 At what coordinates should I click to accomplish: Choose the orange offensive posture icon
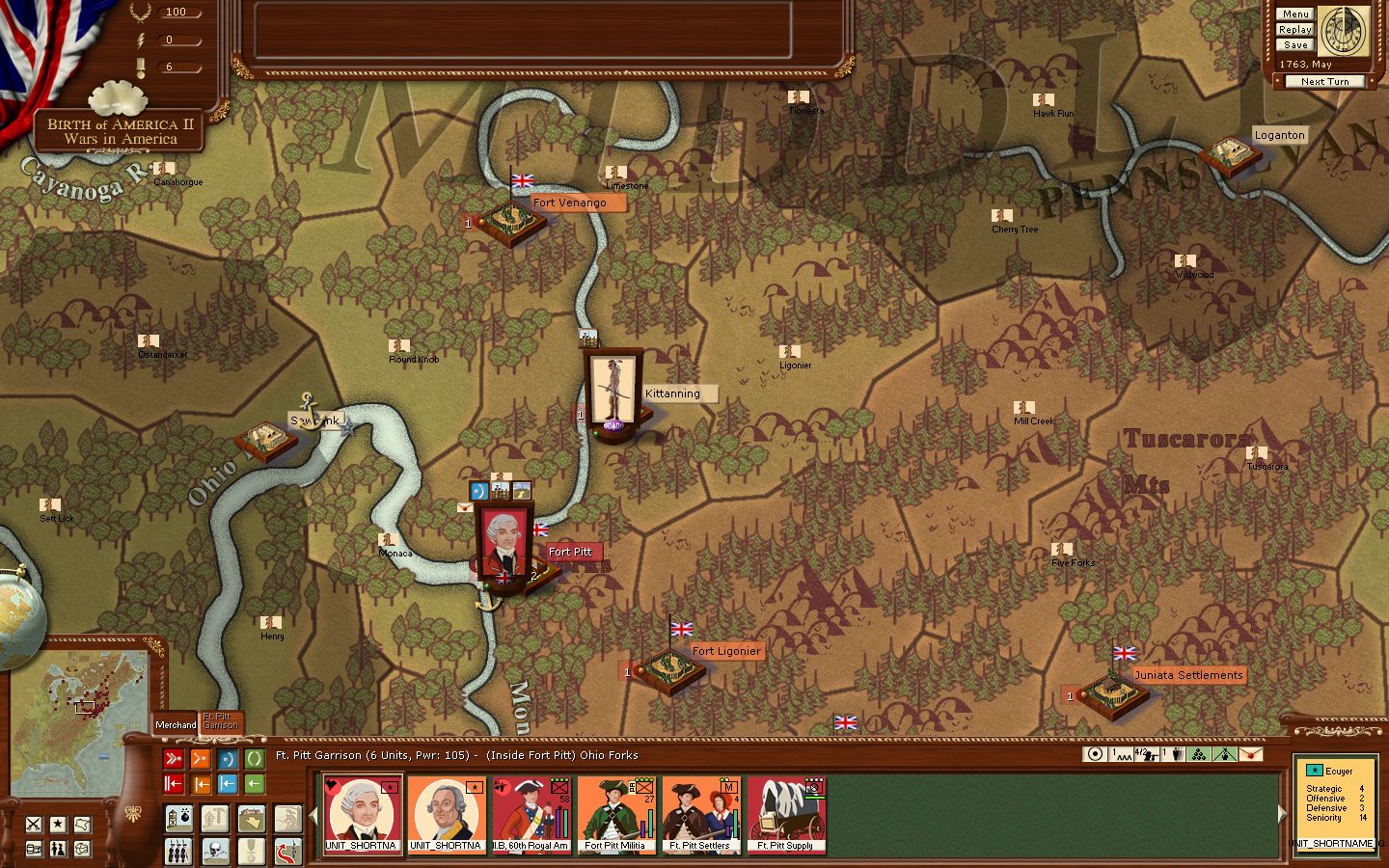201,759
